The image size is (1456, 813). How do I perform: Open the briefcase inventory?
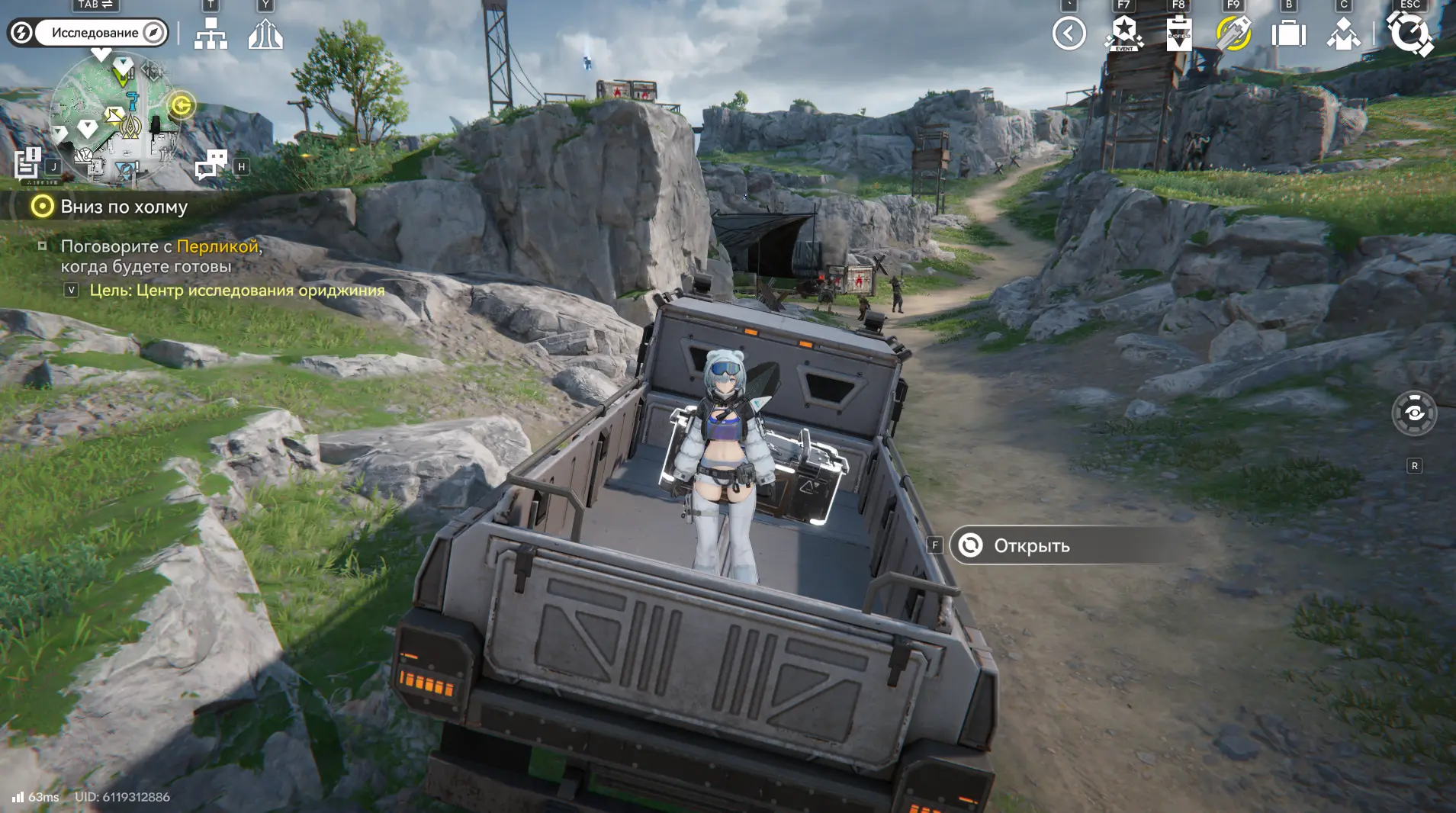pos(1288,34)
